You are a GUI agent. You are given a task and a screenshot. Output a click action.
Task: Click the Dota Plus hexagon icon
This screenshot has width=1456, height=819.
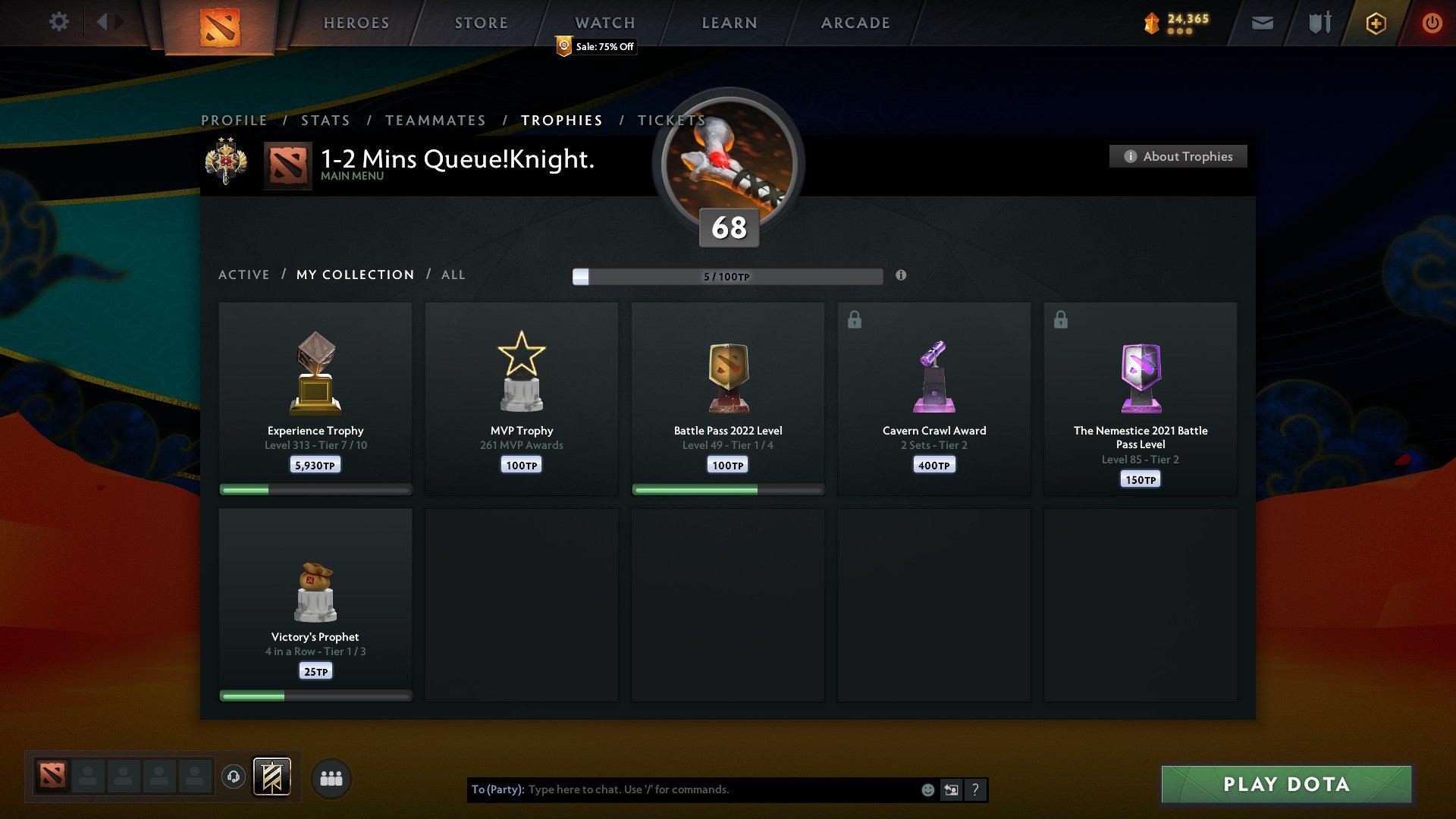click(1376, 23)
